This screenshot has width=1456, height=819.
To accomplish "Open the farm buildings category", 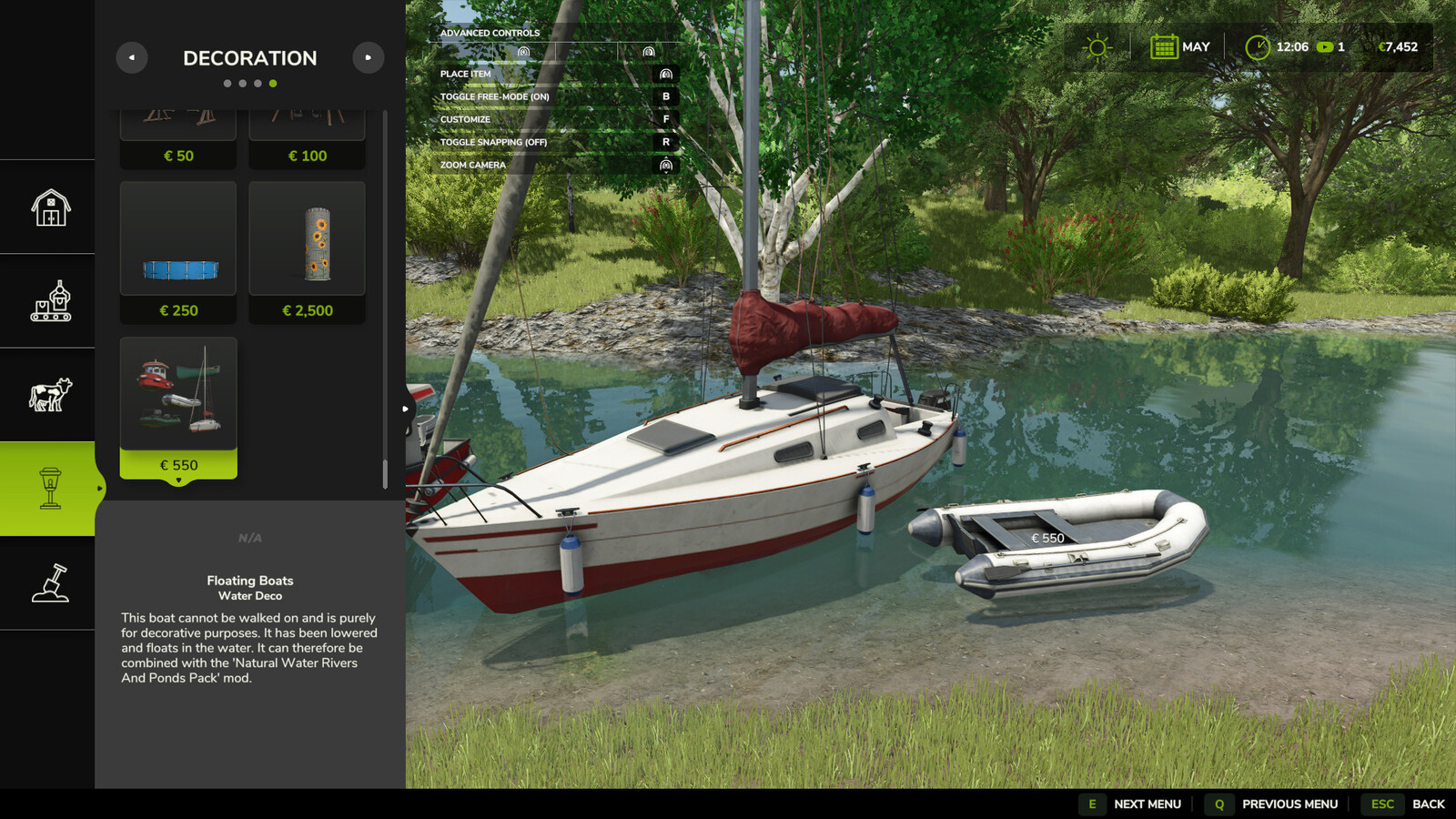I will pyautogui.click(x=50, y=207).
